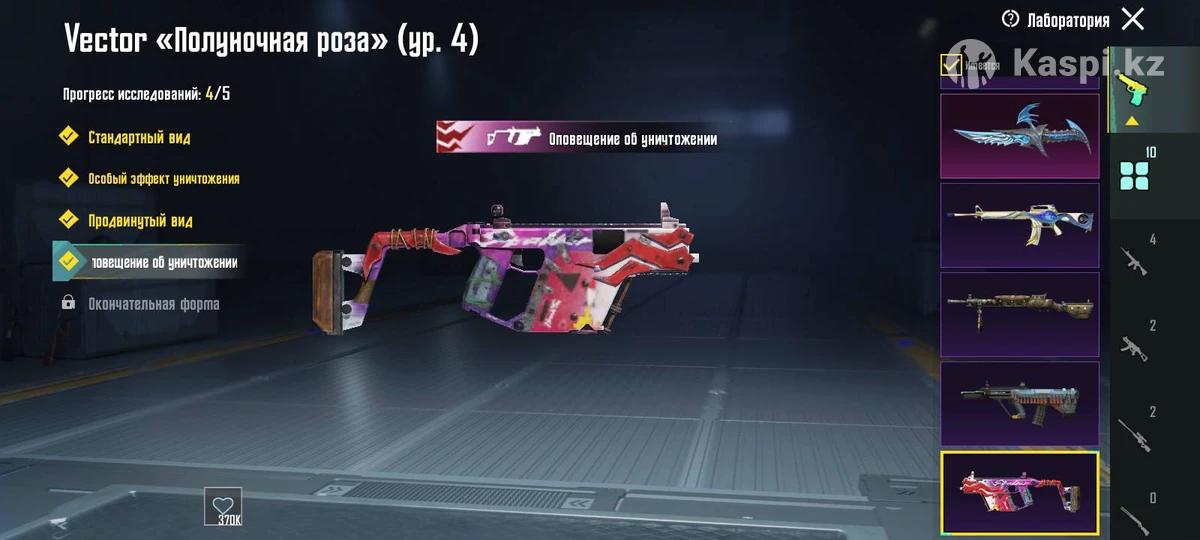Open the all-weapons grid category

(1135, 175)
